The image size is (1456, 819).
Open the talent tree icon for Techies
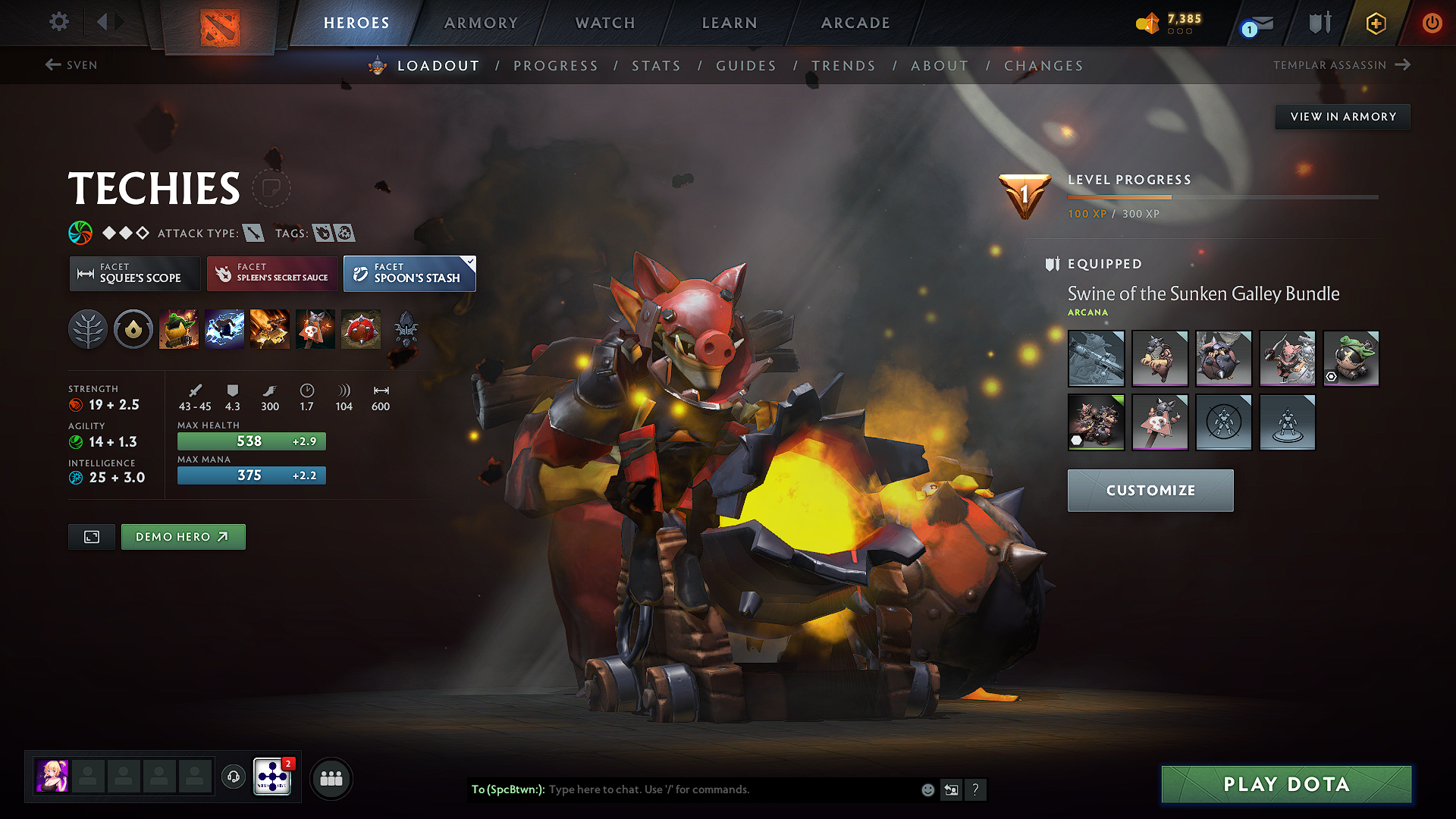point(88,328)
